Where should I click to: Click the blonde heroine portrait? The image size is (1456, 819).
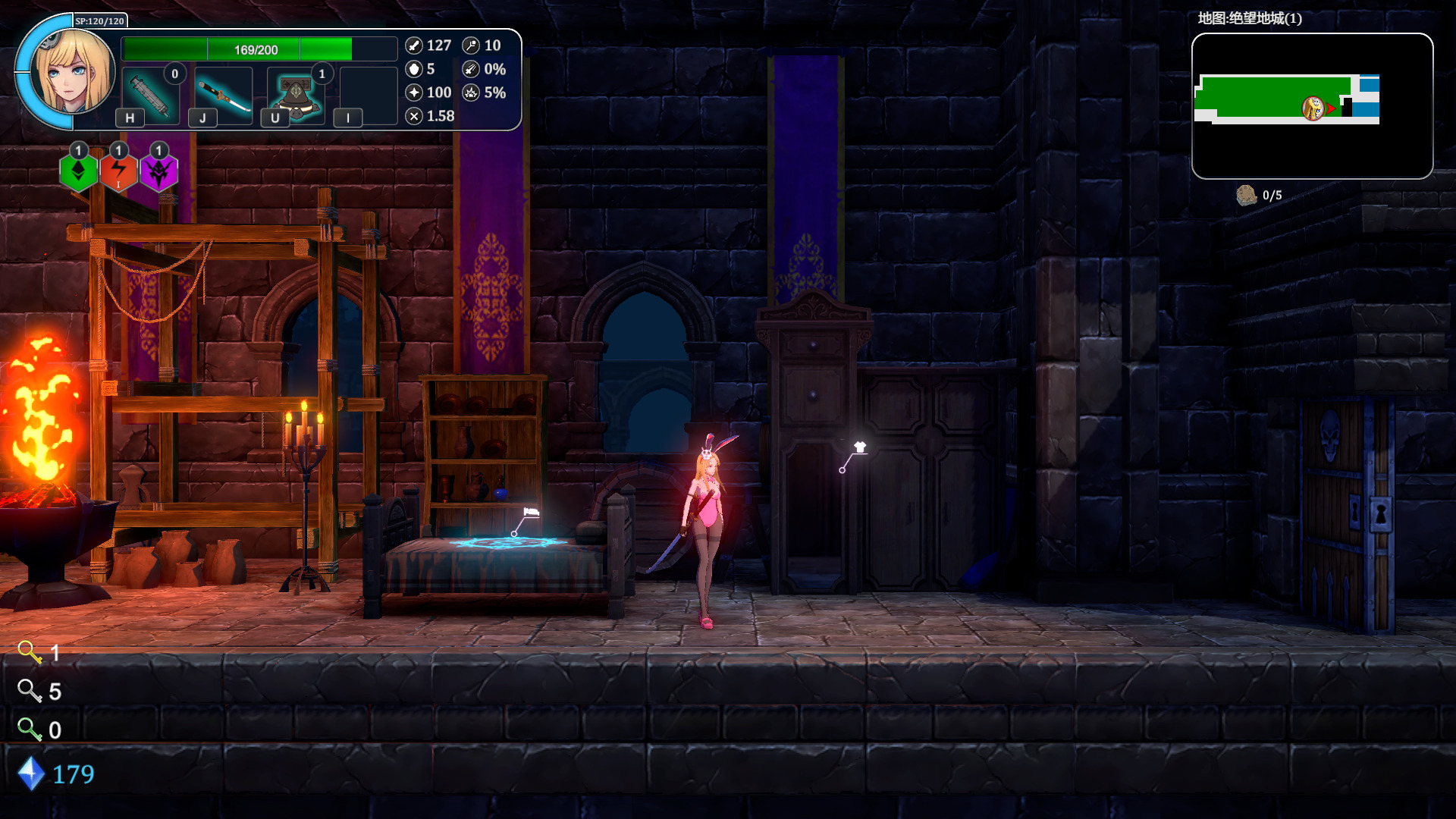(x=73, y=73)
